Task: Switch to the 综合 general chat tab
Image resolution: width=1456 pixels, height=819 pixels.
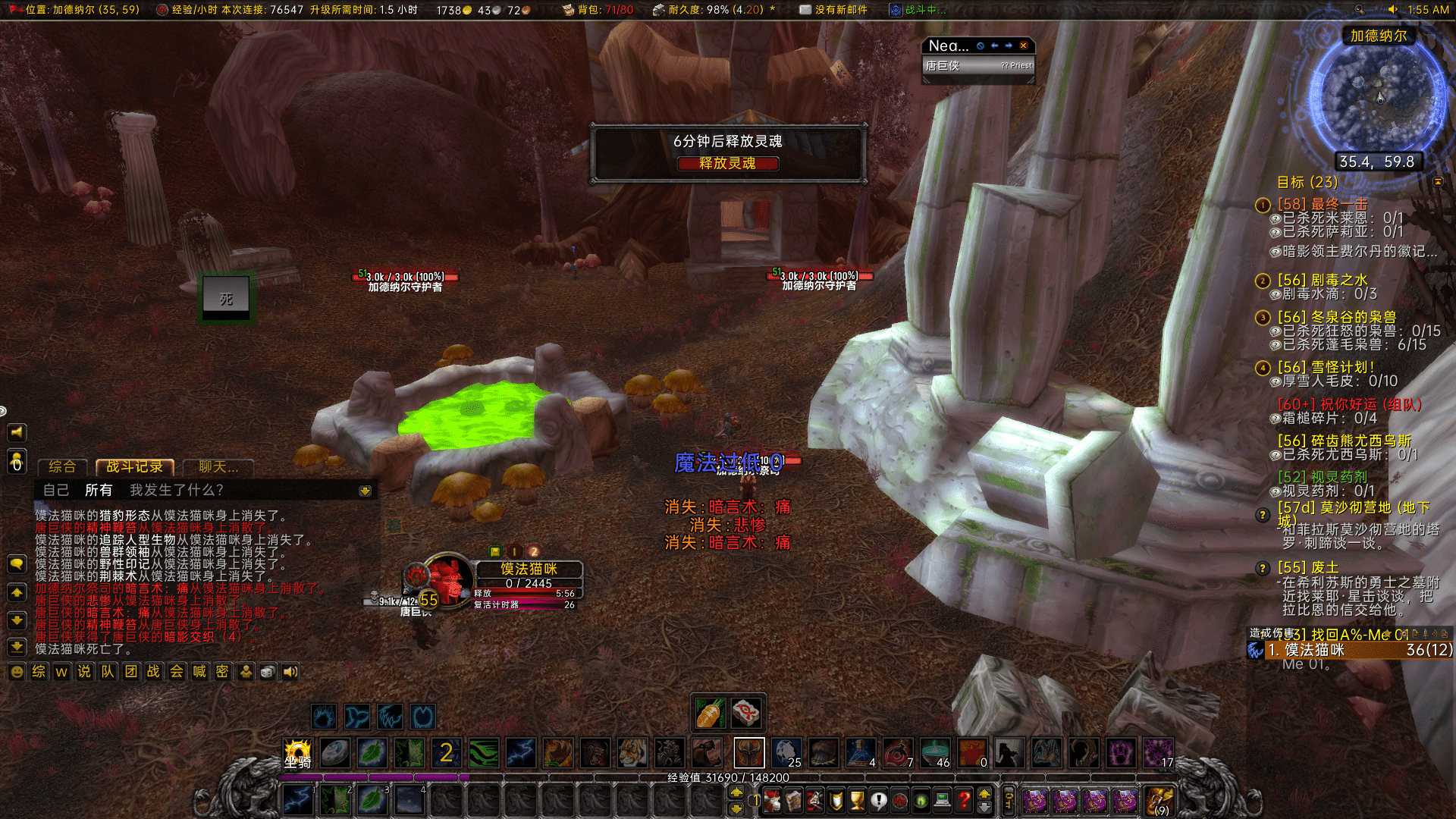Action: (62, 467)
